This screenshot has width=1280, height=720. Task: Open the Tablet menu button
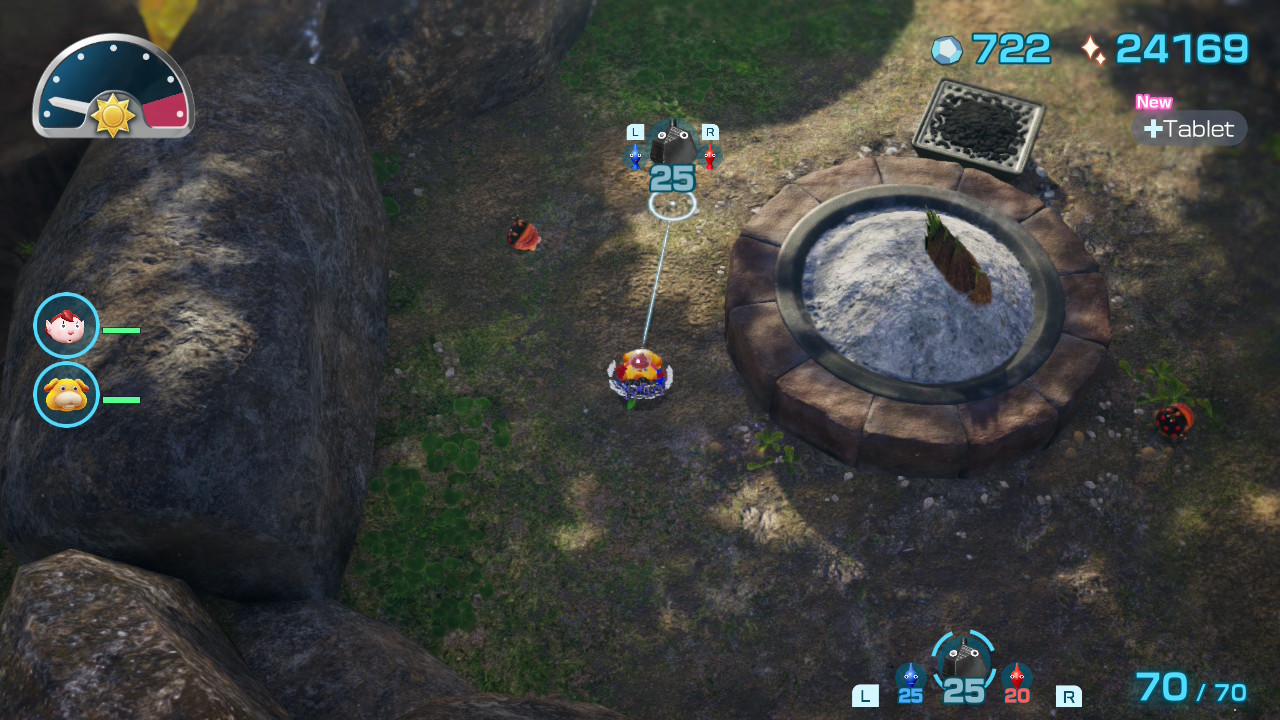pyautogui.click(x=1189, y=129)
